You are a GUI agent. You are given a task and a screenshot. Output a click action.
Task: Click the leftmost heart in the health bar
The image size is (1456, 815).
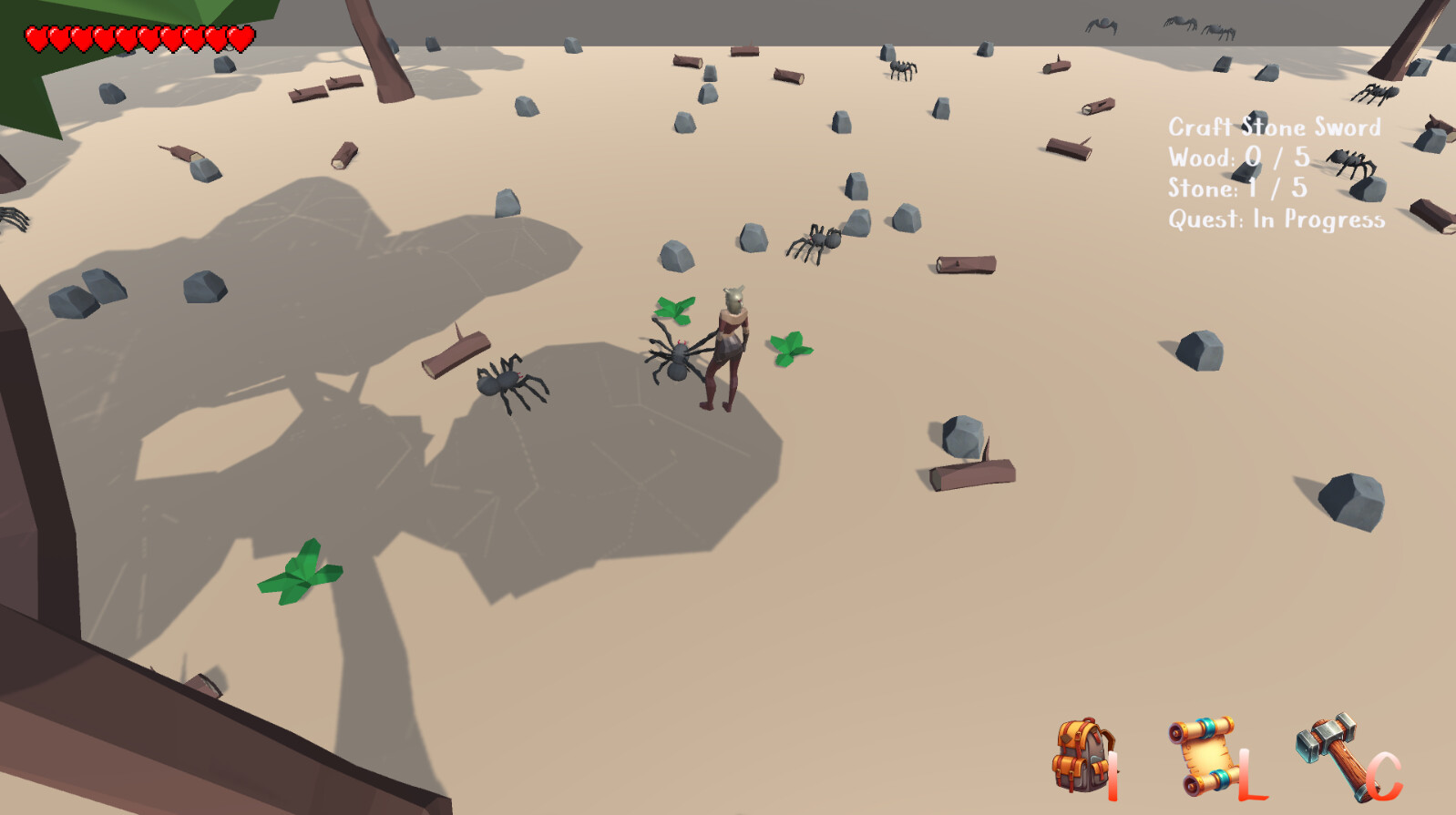35,38
